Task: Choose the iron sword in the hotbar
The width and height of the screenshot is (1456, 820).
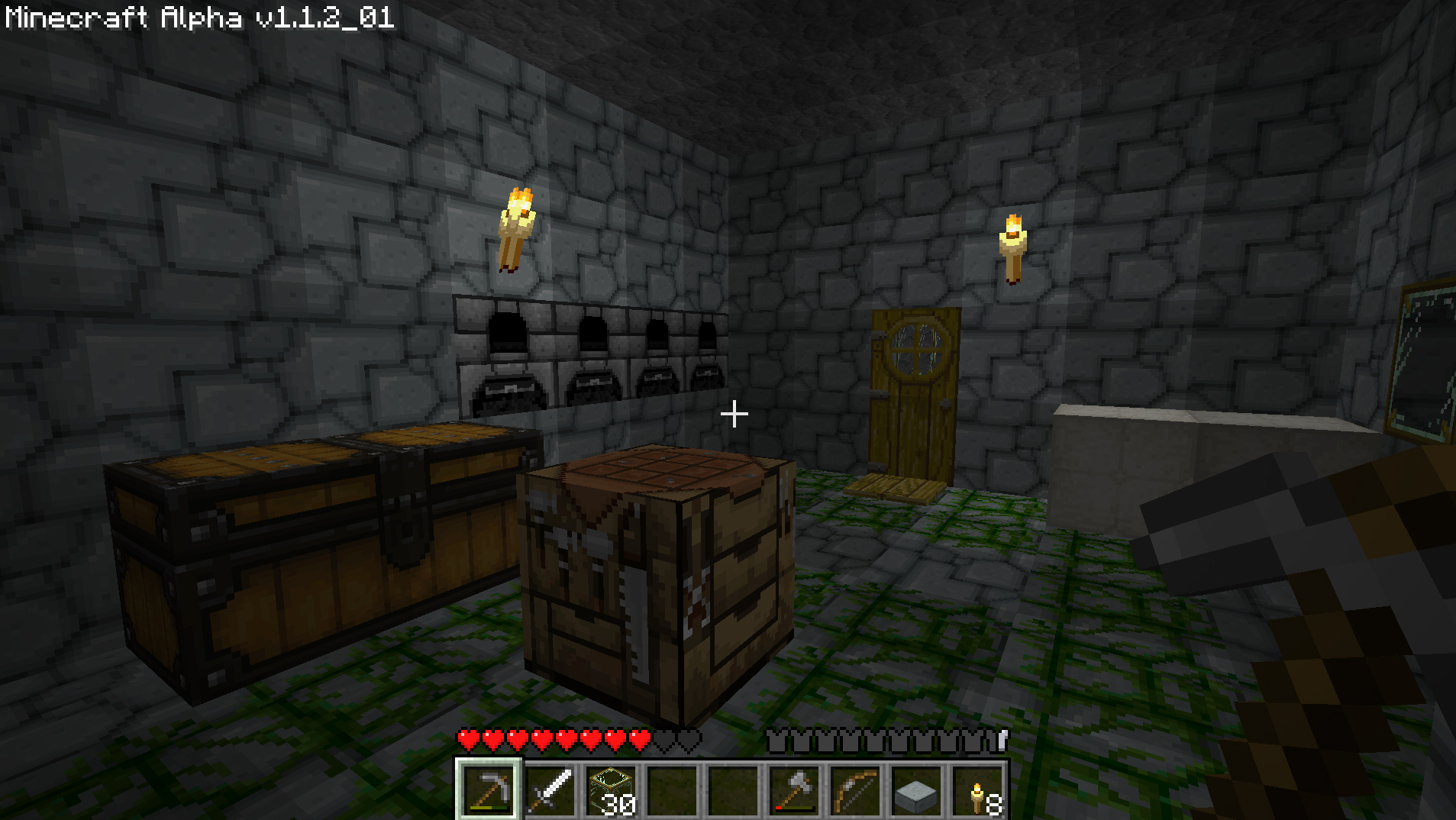Action: pos(550,789)
